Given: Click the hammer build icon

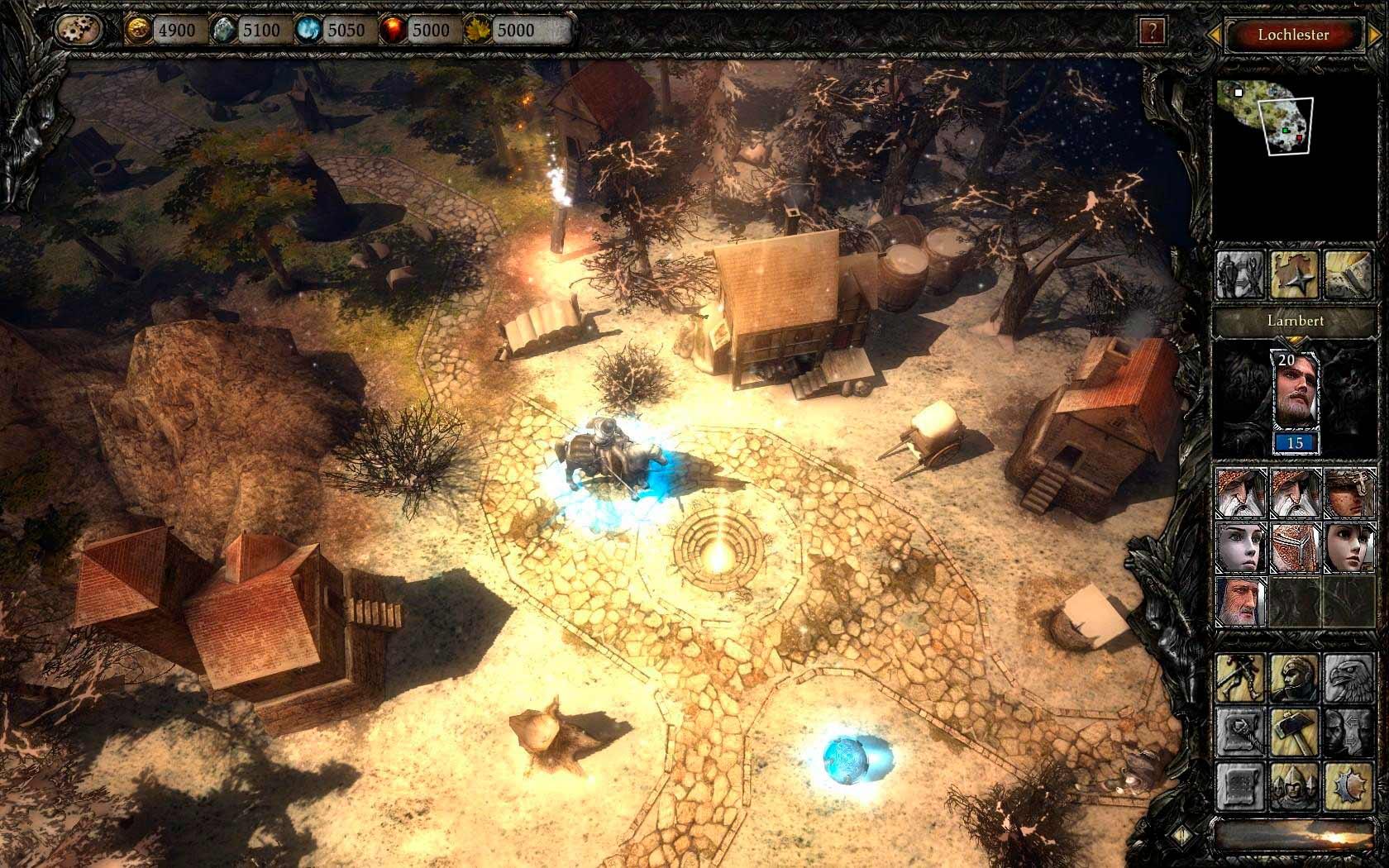Looking at the screenshot, I should point(1295,732).
